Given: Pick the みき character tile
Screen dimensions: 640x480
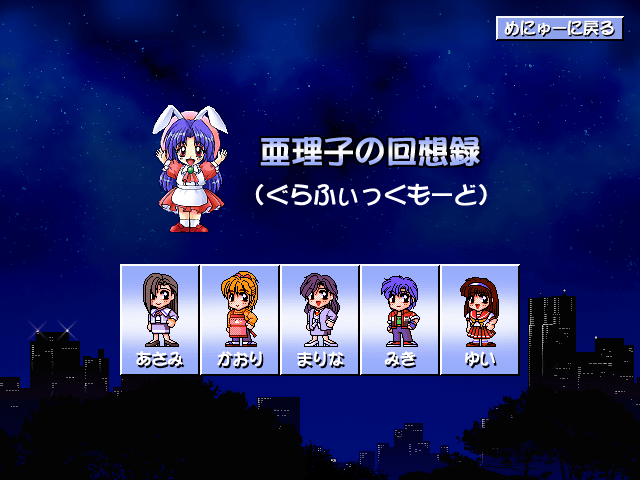Looking at the screenshot, I should coord(400,319).
